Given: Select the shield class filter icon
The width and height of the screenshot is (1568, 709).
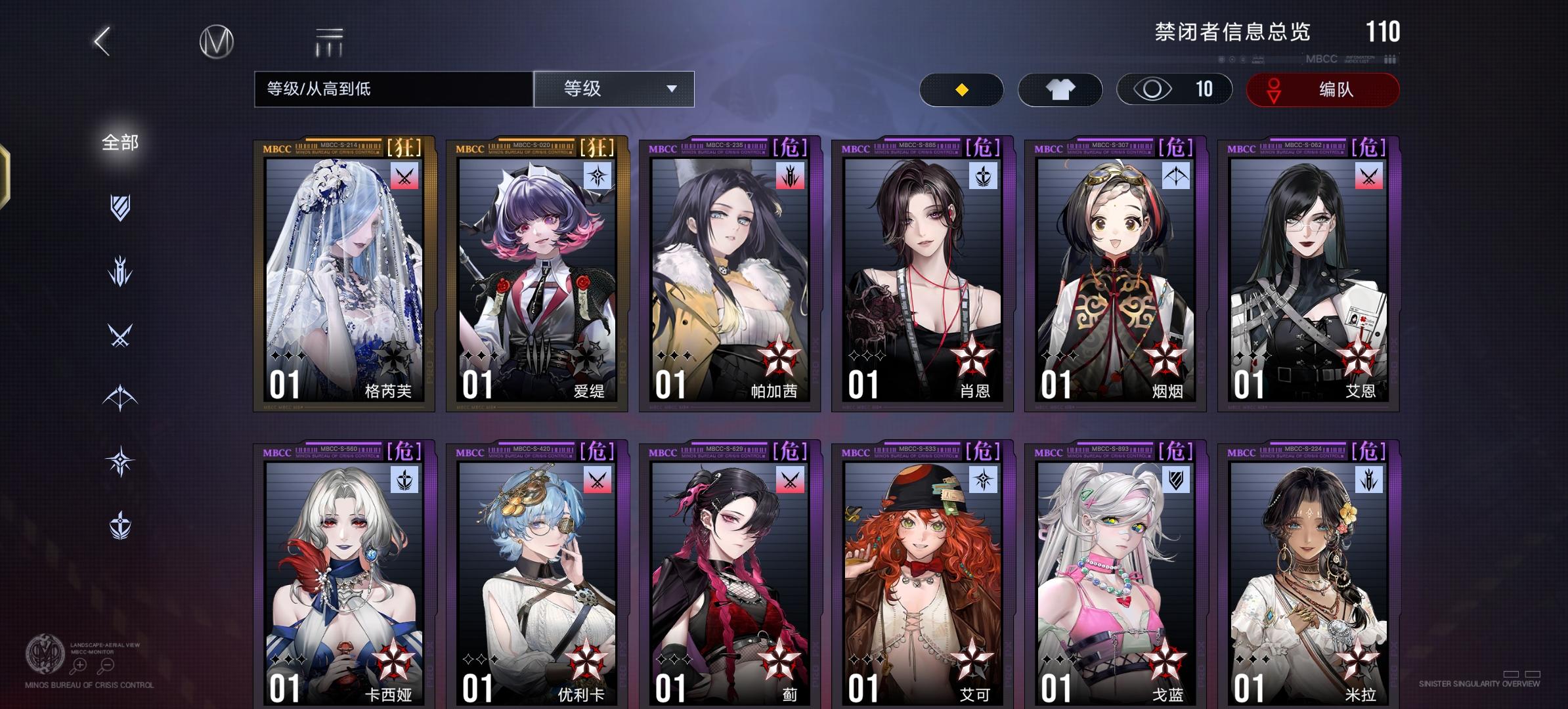Looking at the screenshot, I should (x=120, y=205).
